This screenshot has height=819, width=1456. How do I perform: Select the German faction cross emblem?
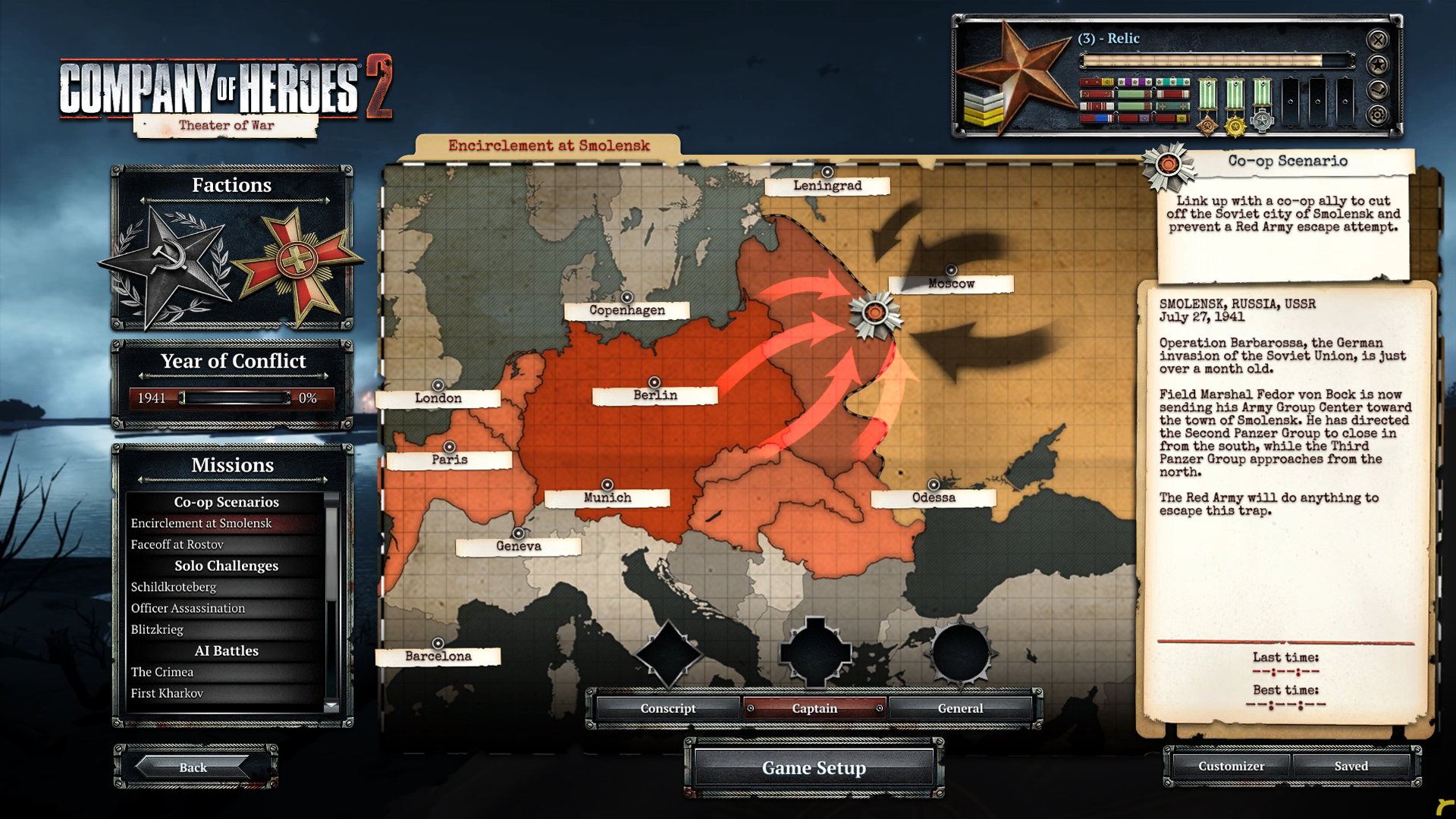pyautogui.click(x=297, y=262)
